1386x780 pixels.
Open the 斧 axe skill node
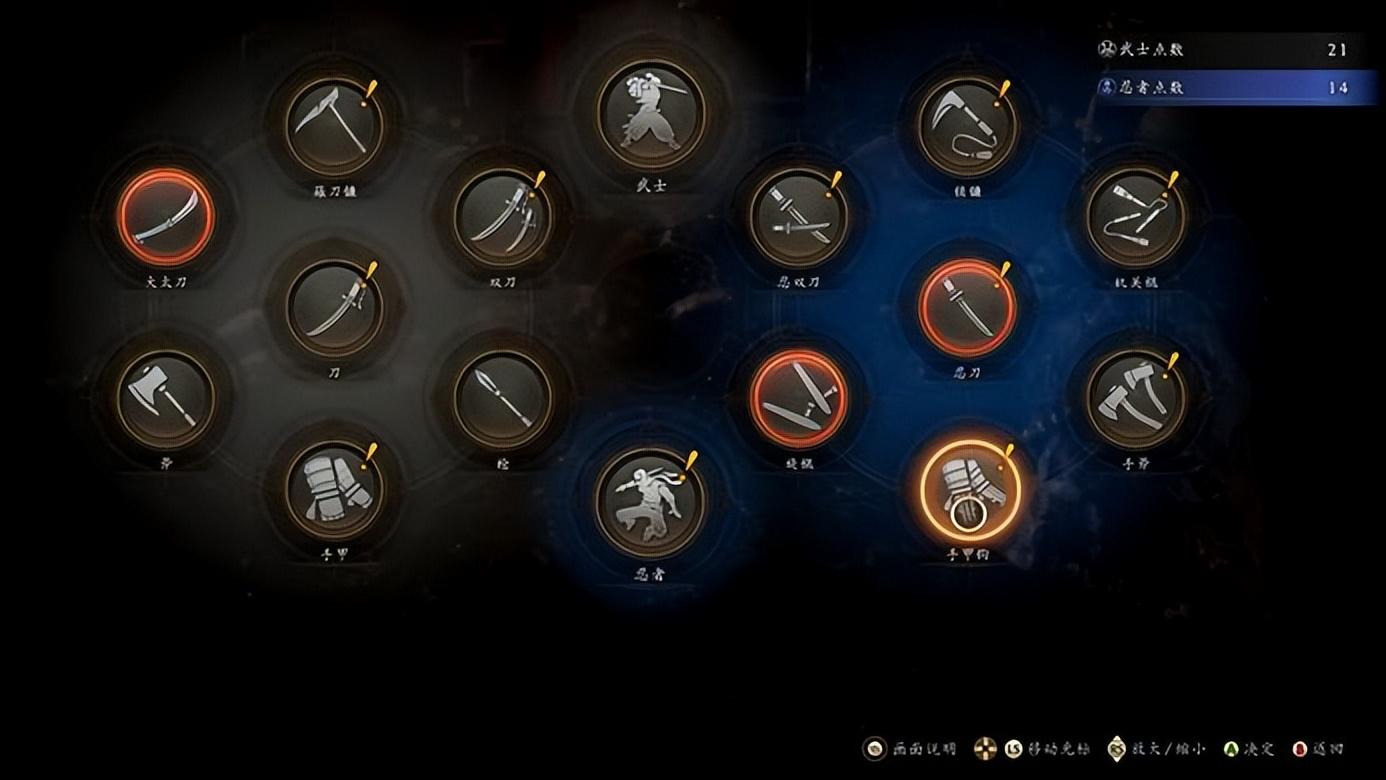165,398
